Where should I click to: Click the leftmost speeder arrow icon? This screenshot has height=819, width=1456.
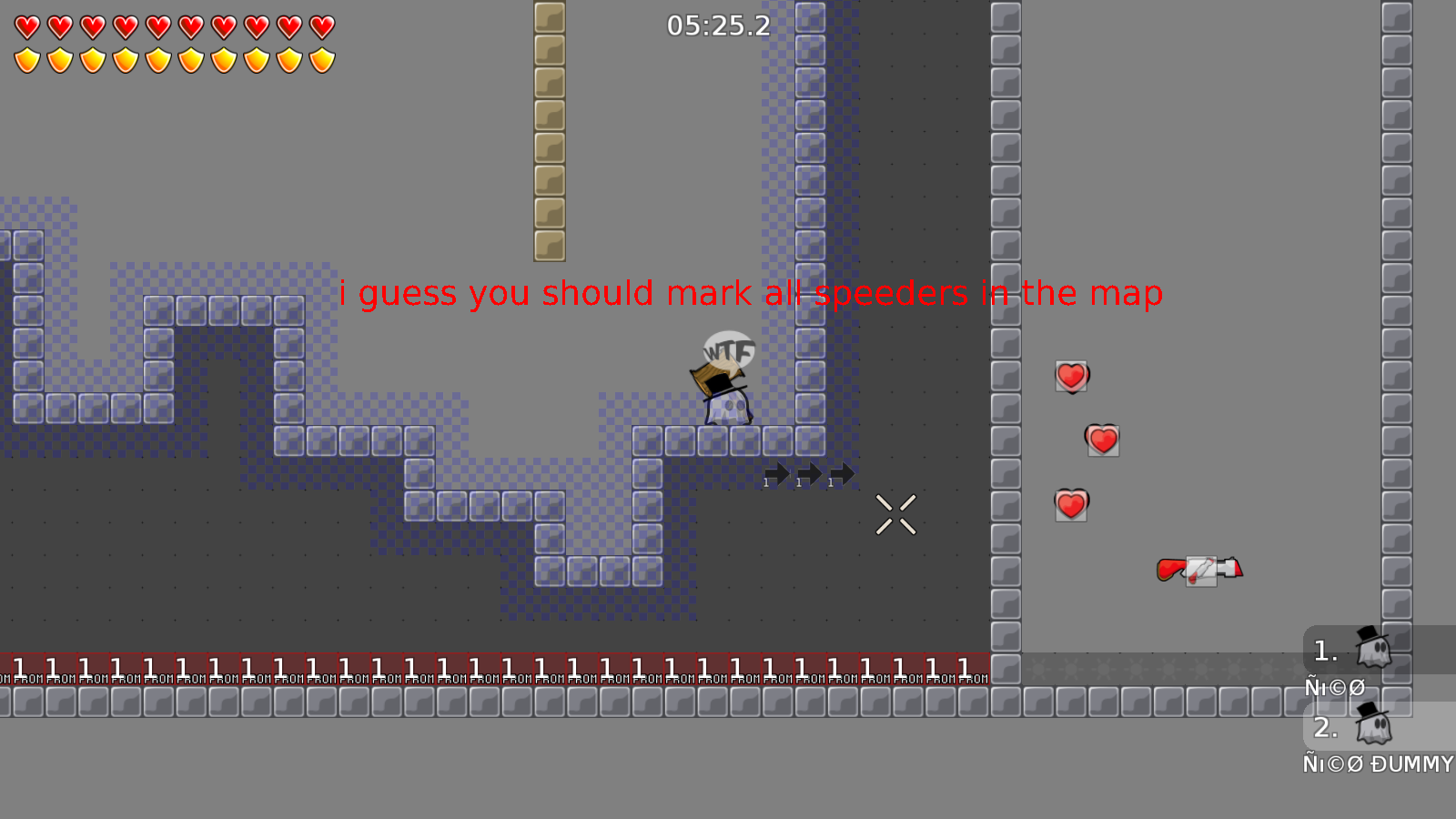coord(776,473)
